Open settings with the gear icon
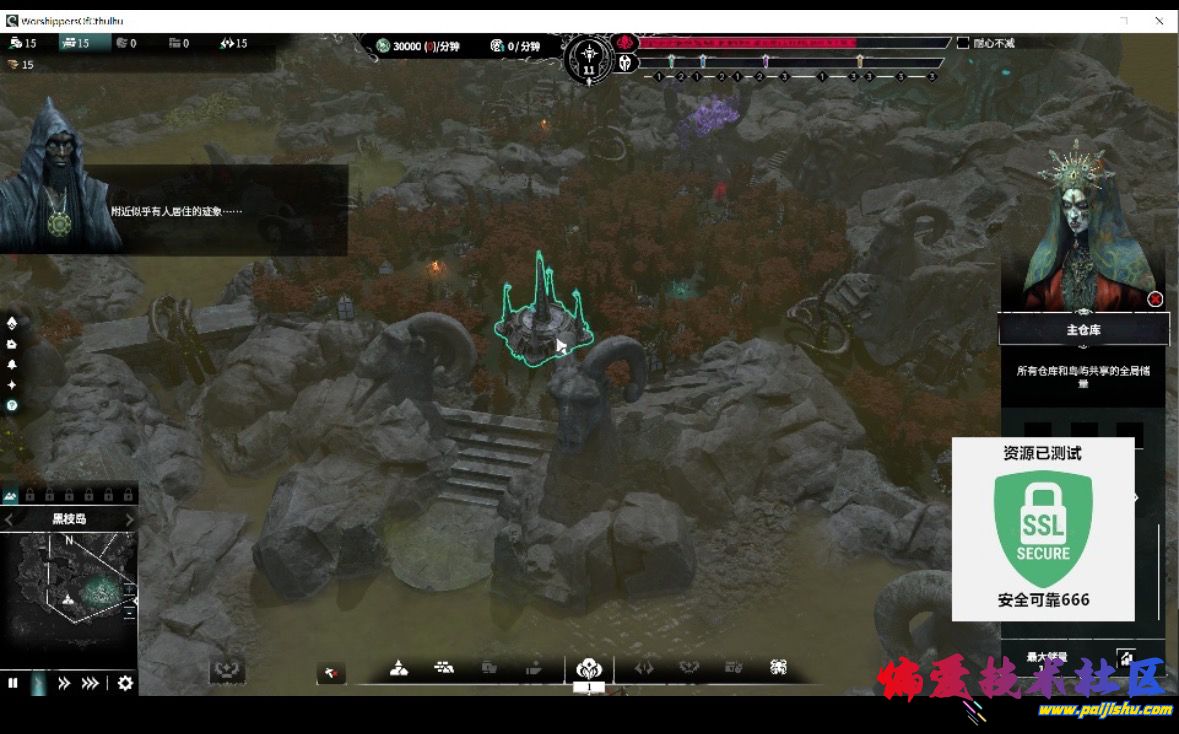The image size is (1179, 734). click(x=125, y=683)
